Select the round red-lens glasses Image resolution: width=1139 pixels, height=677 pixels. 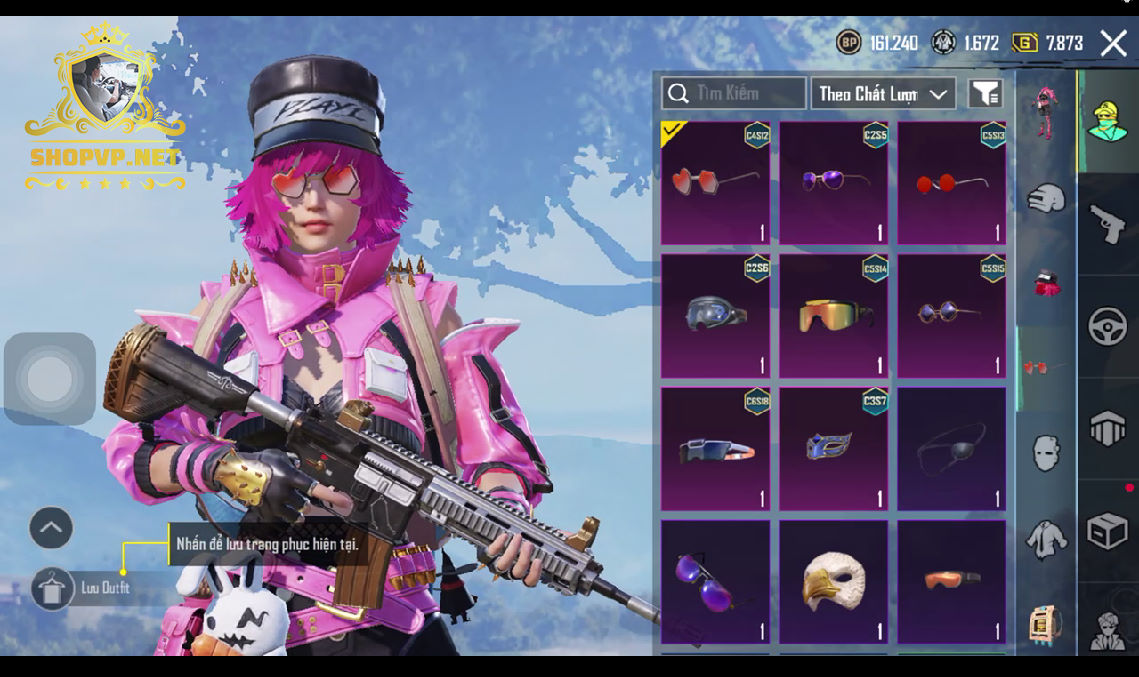(x=951, y=184)
